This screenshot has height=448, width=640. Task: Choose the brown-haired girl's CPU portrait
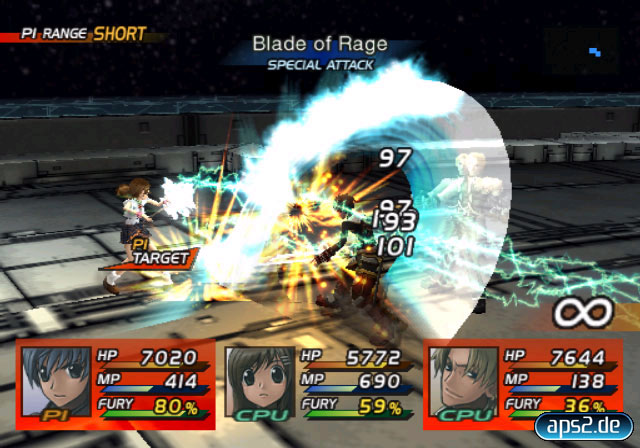coord(257,381)
